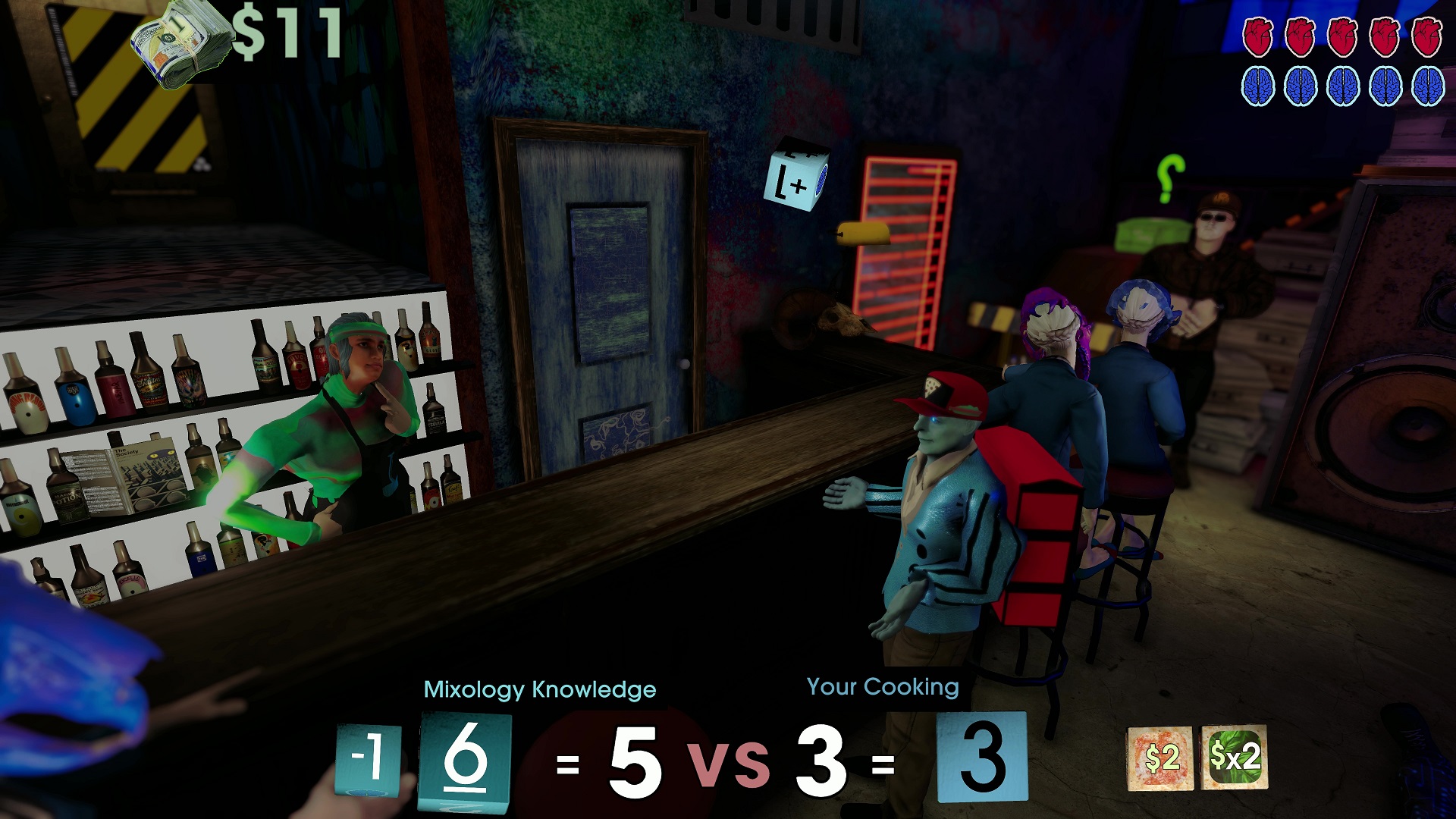
Task: Click the $11 money counter display
Action: tap(285, 30)
